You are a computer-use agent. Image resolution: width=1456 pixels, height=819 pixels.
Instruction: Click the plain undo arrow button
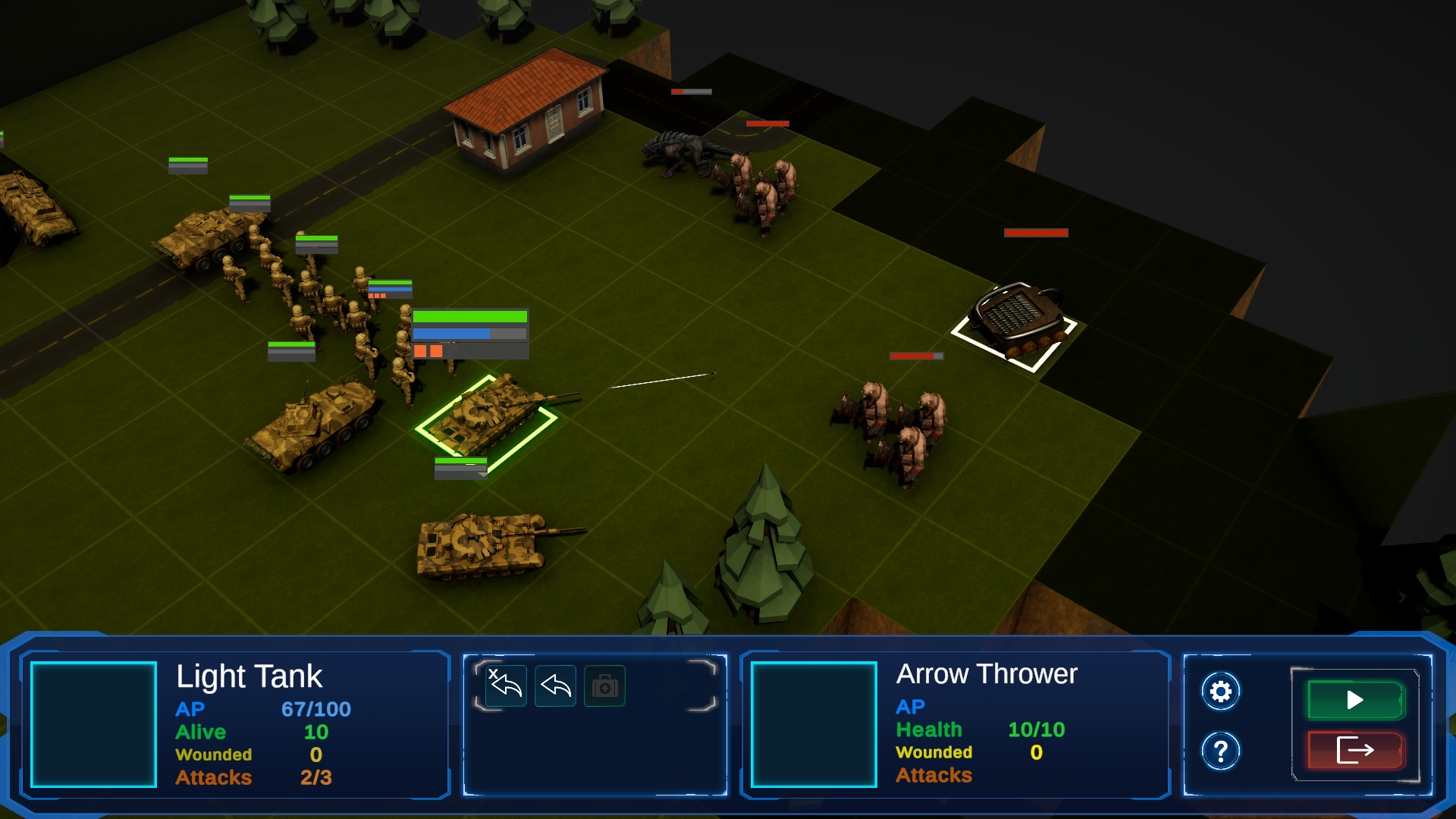click(555, 686)
